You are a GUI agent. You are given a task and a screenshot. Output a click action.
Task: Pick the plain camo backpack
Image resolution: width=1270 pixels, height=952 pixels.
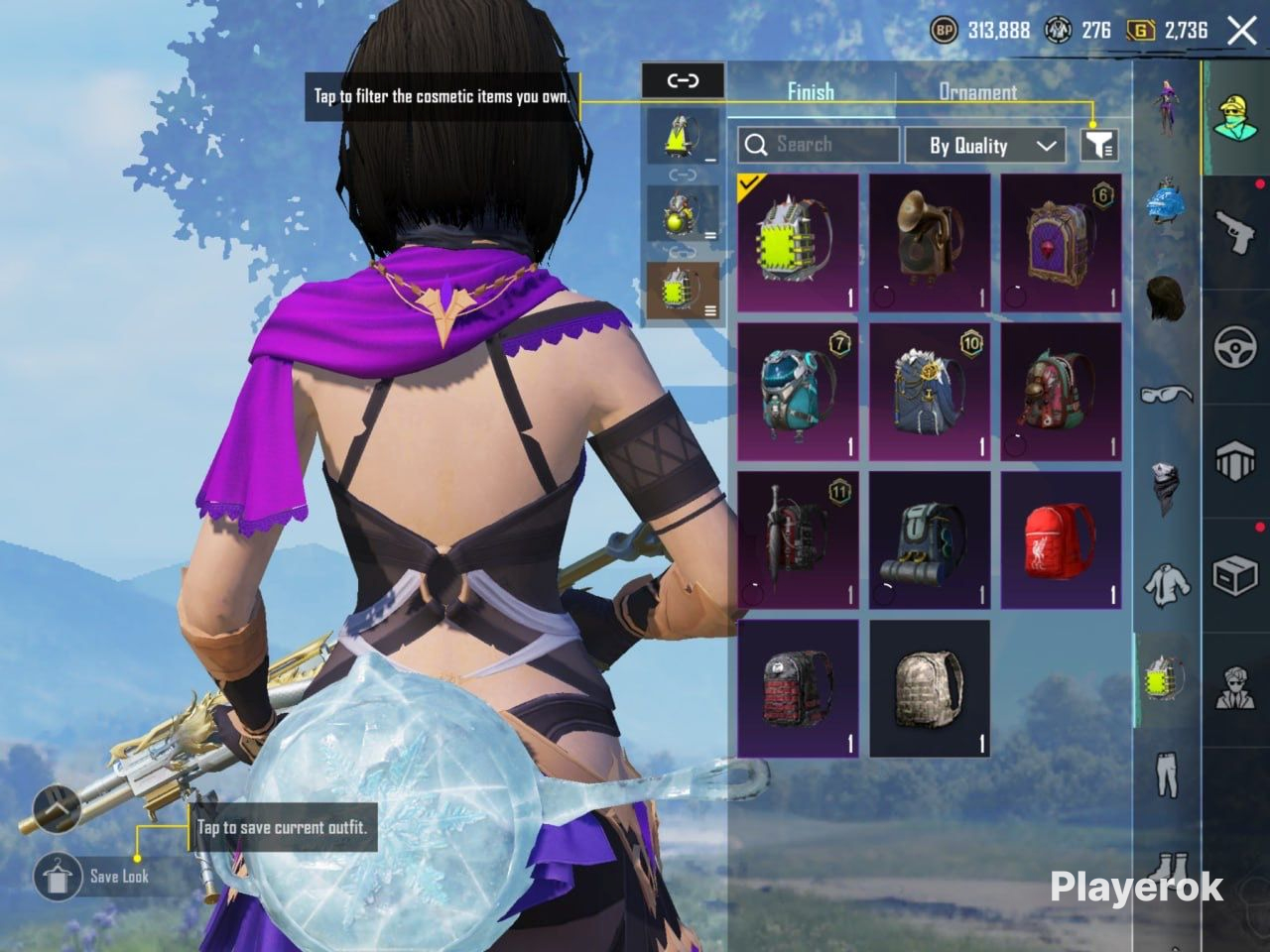tap(930, 688)
